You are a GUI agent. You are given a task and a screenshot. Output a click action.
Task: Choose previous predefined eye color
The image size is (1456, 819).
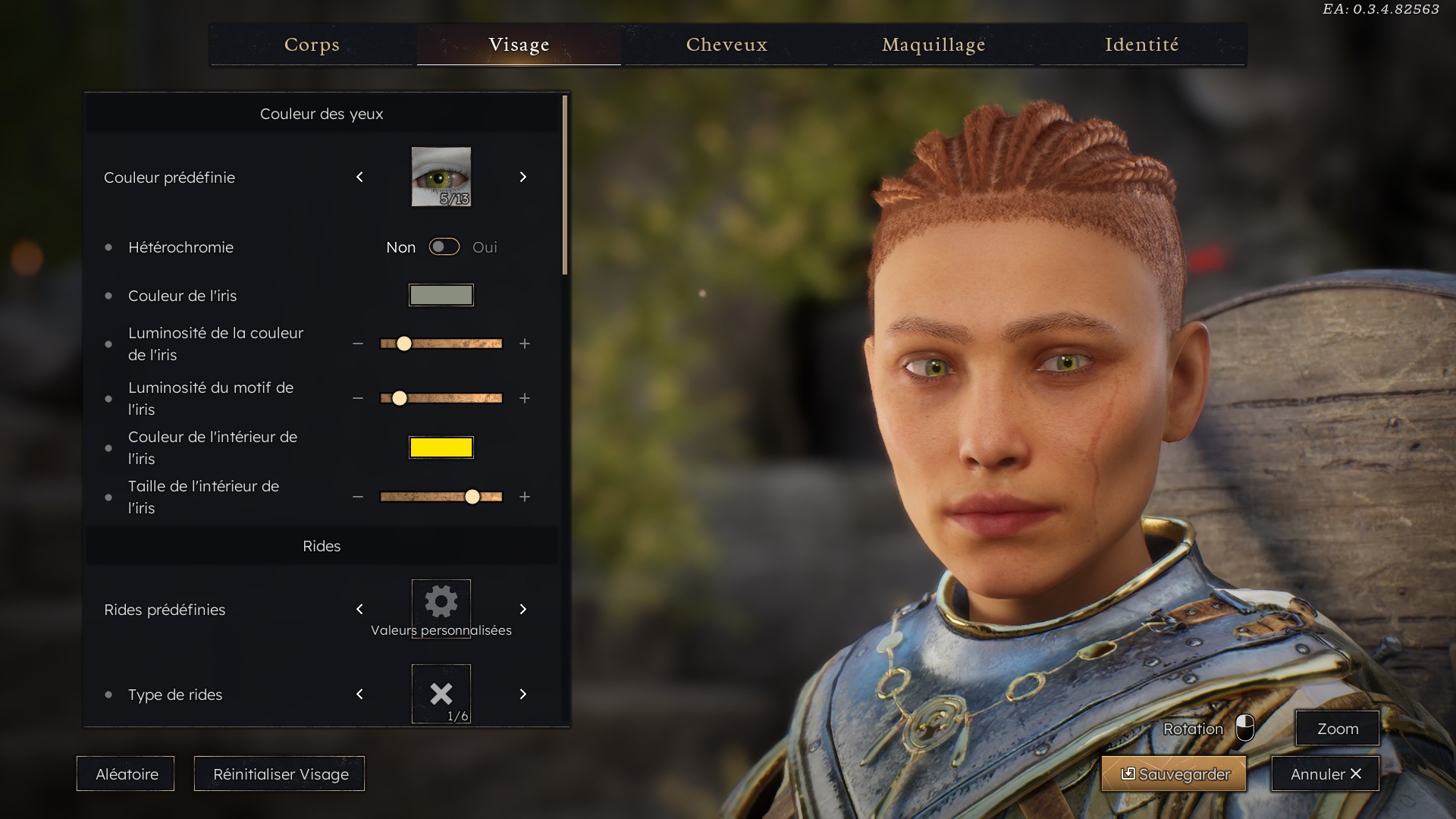pyautogui.click(x=359, y=177)
